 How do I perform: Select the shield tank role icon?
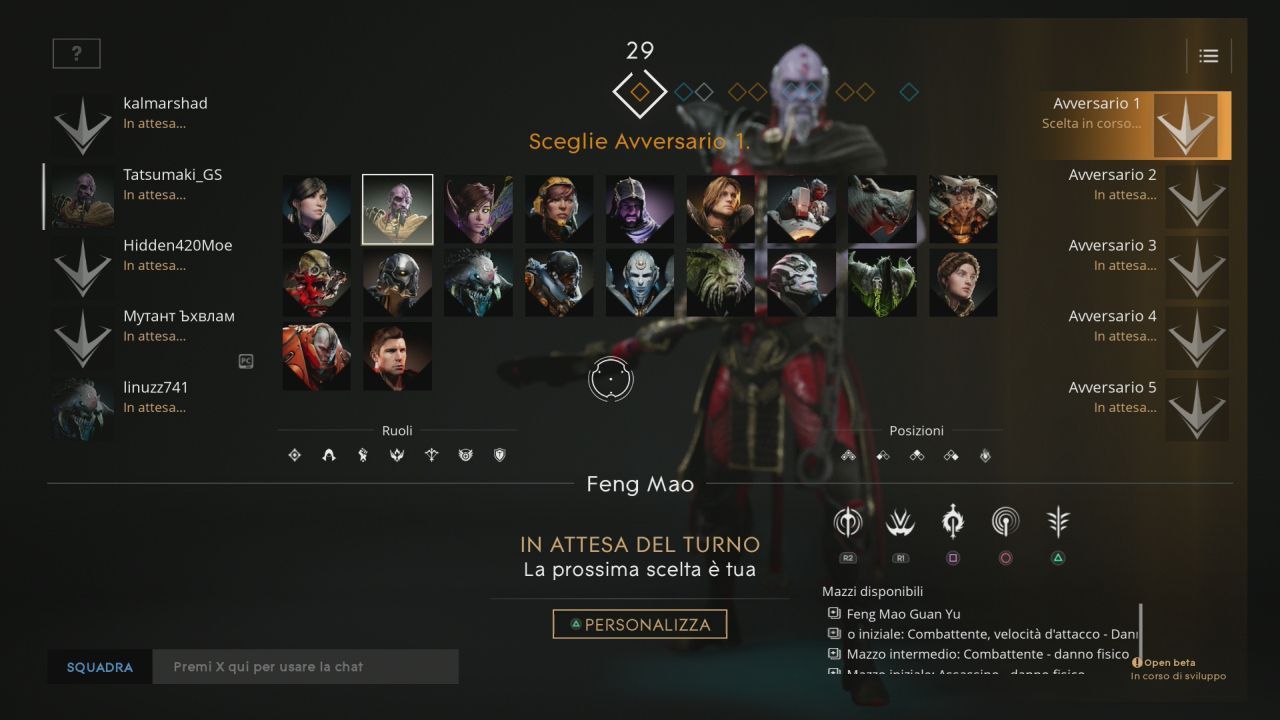point(499,455)
